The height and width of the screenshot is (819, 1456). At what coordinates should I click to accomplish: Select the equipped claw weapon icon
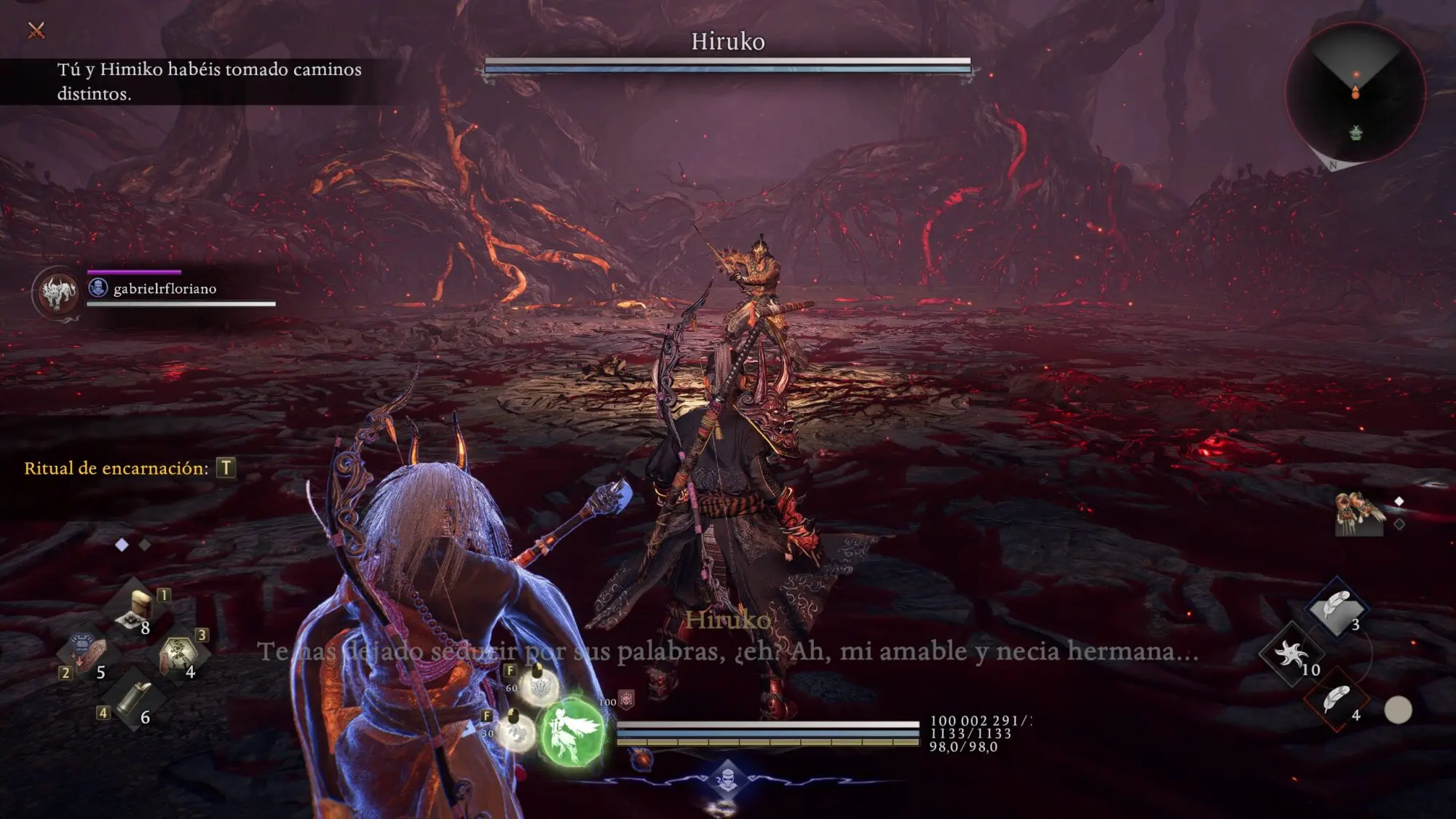(1358, 513)
